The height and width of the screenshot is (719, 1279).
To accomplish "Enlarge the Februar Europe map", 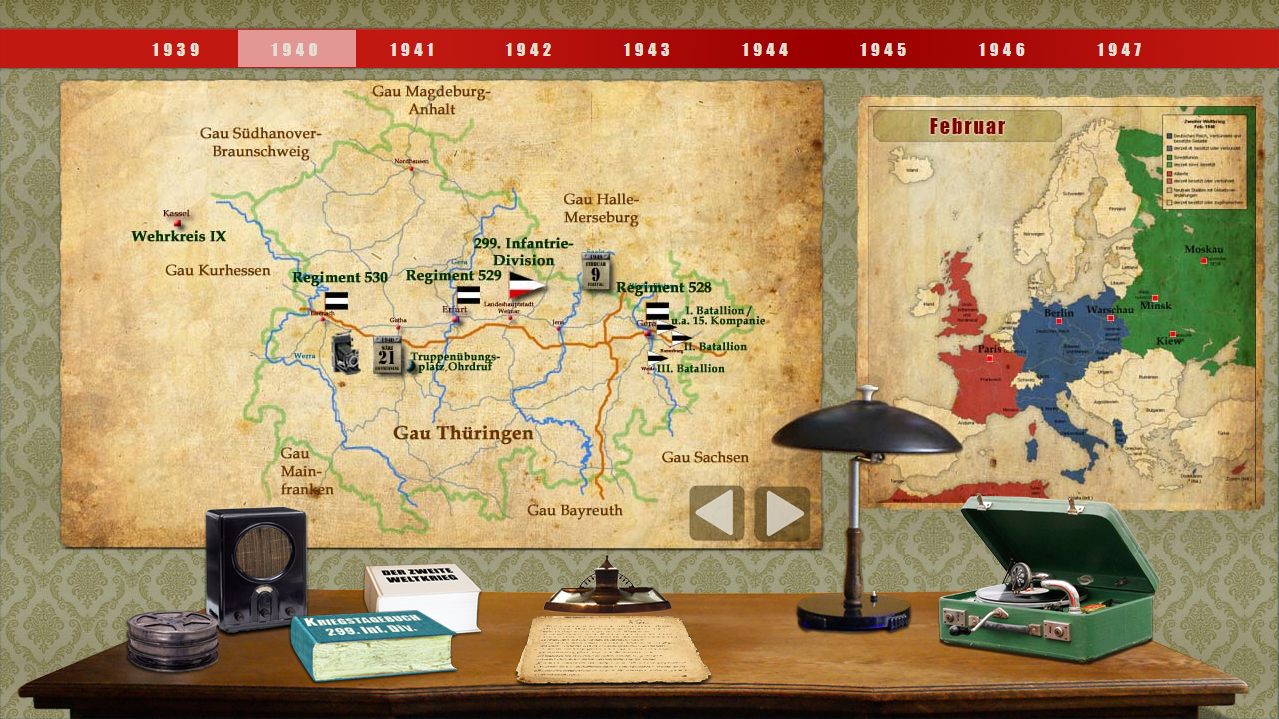I will [1060, 303].
